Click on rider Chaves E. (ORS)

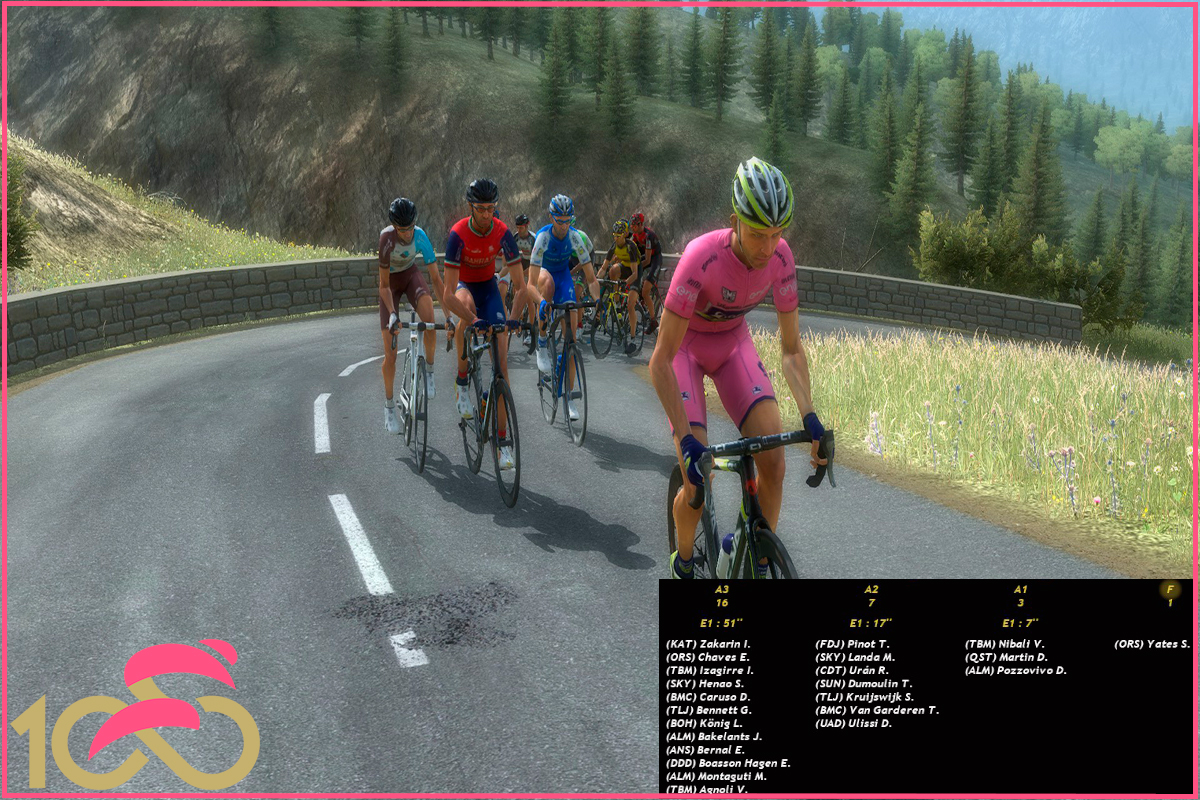[x=708, y=657]
